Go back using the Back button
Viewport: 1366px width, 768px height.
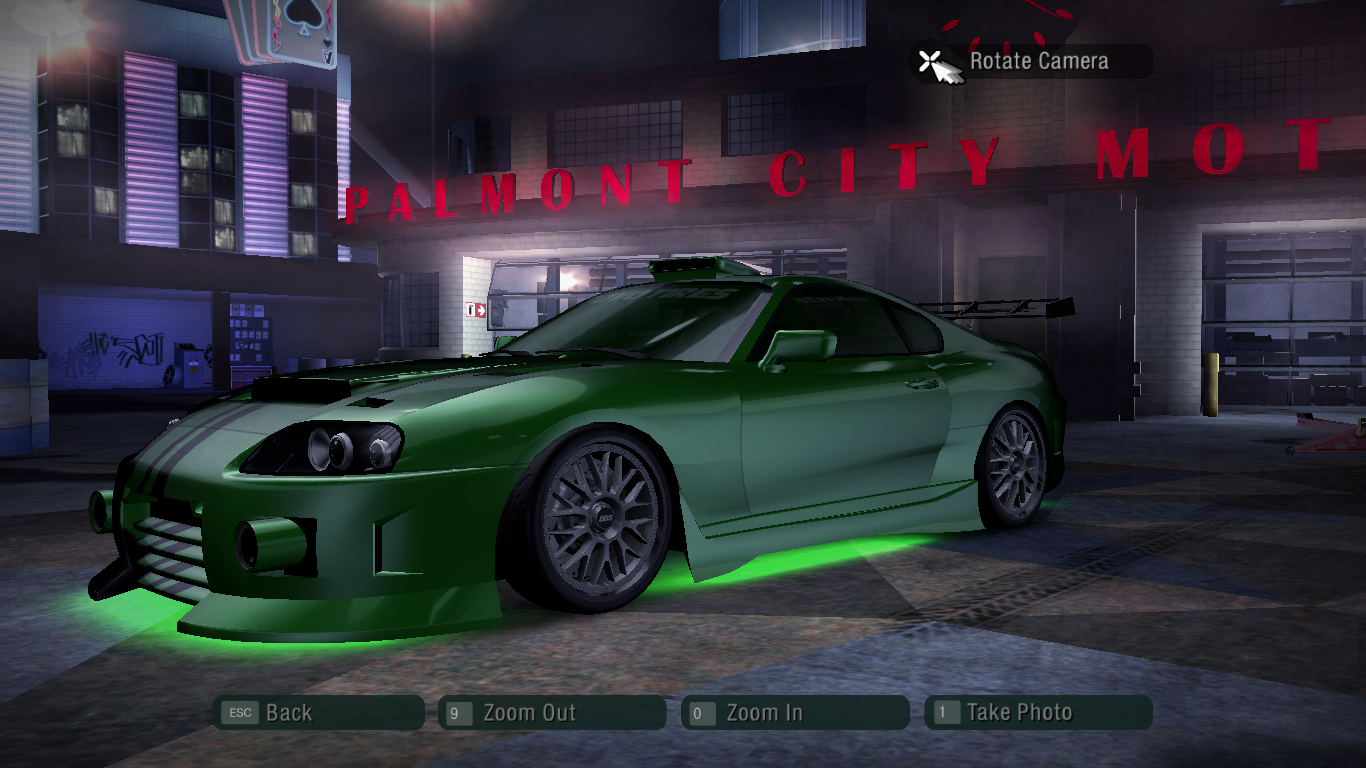(x=318, y=713)
